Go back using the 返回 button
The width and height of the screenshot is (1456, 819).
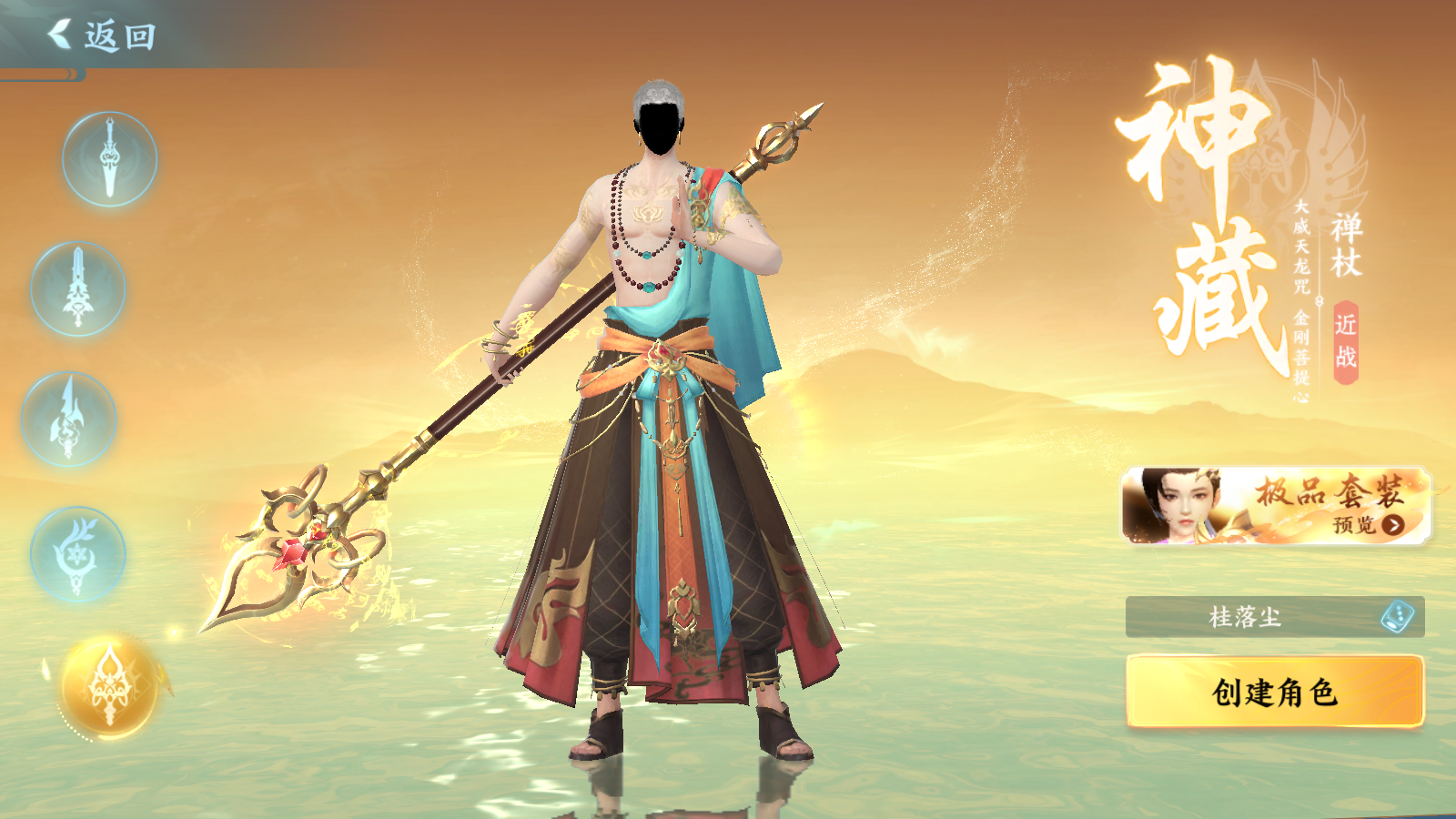[102, 36]
